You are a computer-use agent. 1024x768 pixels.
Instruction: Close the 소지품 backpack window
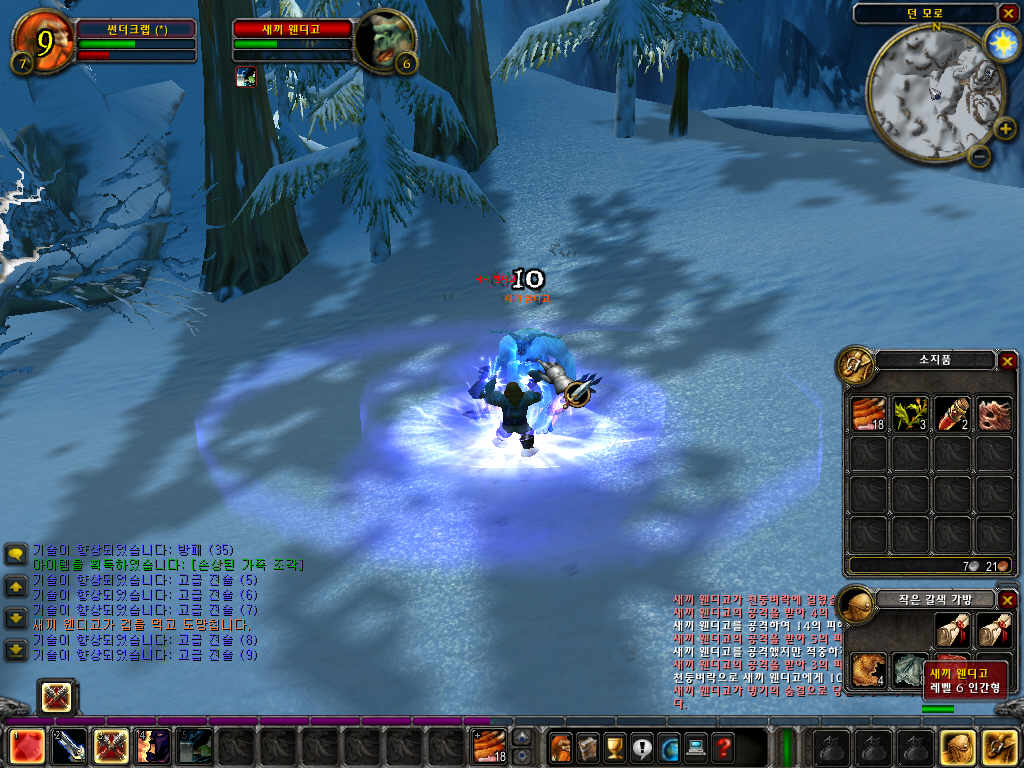pyautogui.click(x=1007, y=361)
